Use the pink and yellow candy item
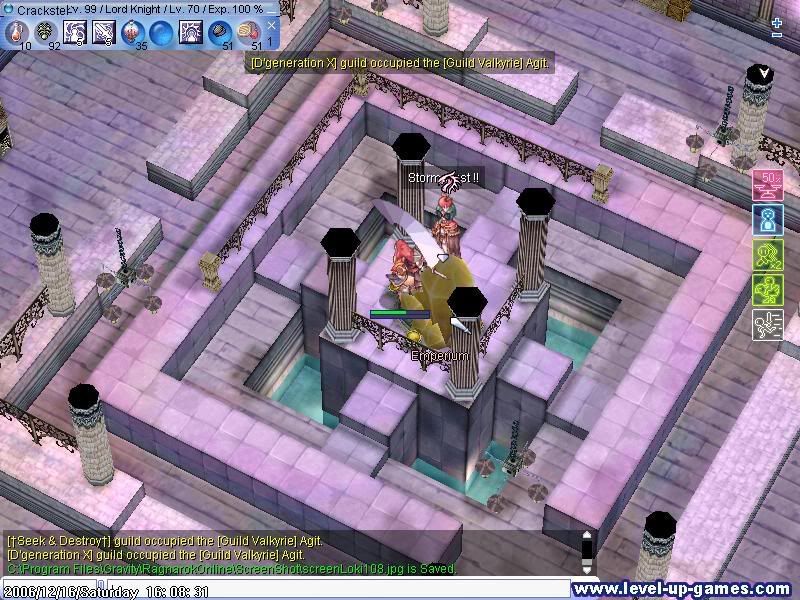The height and width of the screenshot is (600, 800). 248,32
